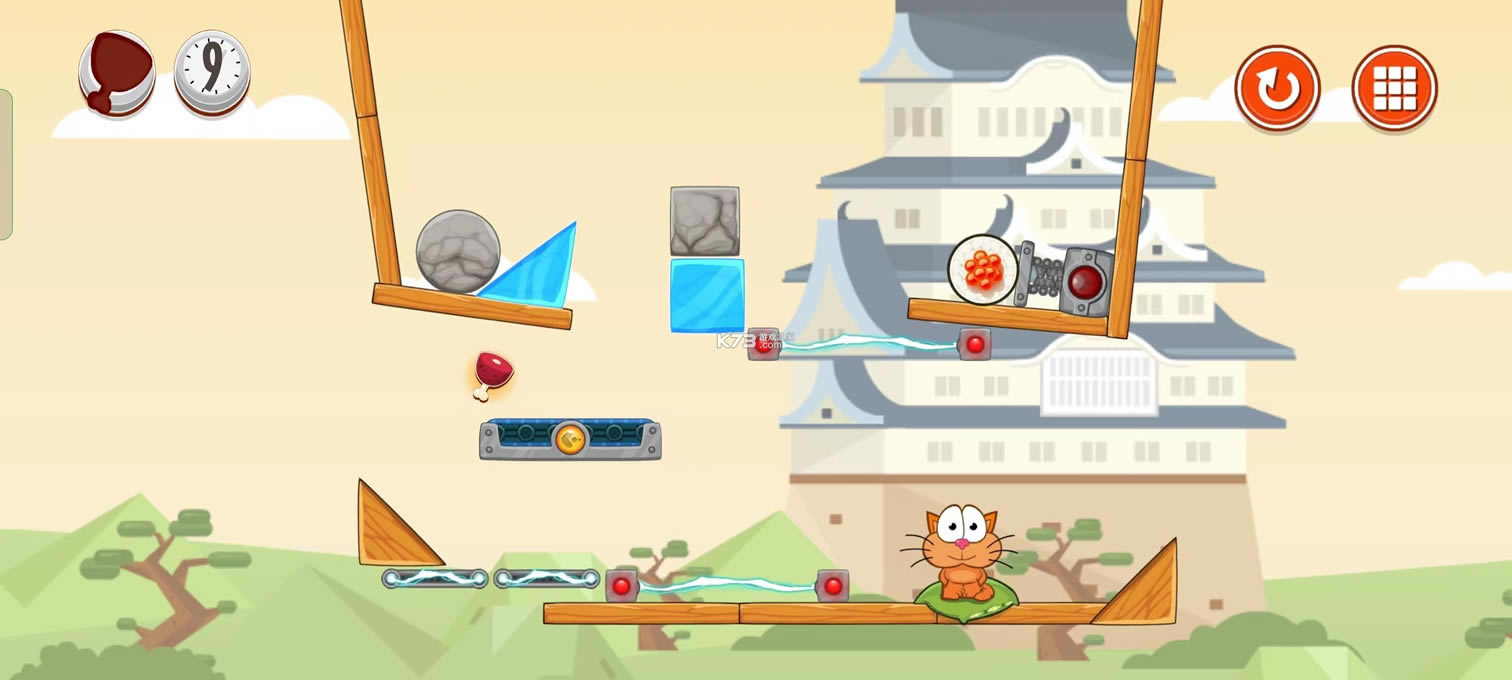Restart the level with the circular arrow button
This screenshot has height=680, width=1512.
pos(1277,89)
